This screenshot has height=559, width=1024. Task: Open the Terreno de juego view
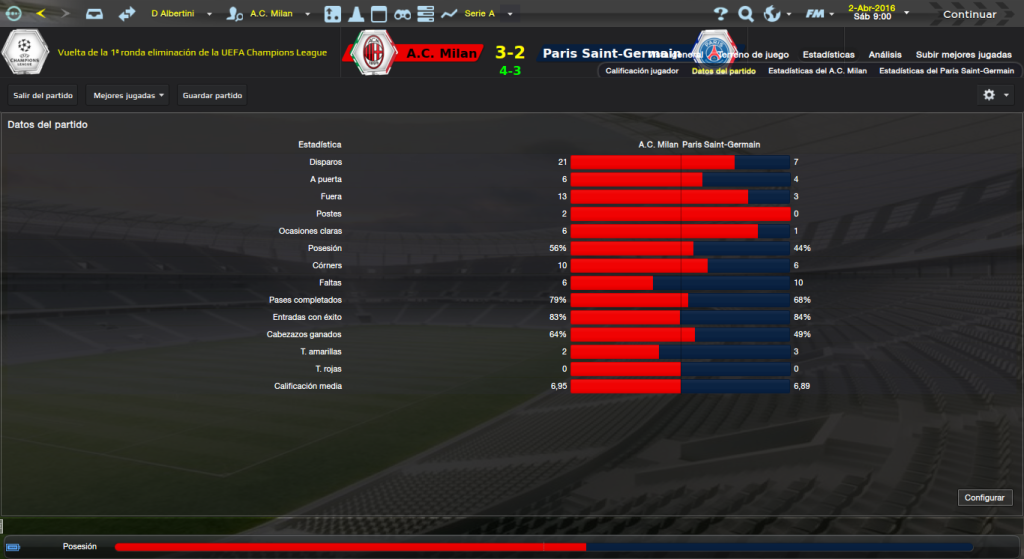click(x=756, y=54)
